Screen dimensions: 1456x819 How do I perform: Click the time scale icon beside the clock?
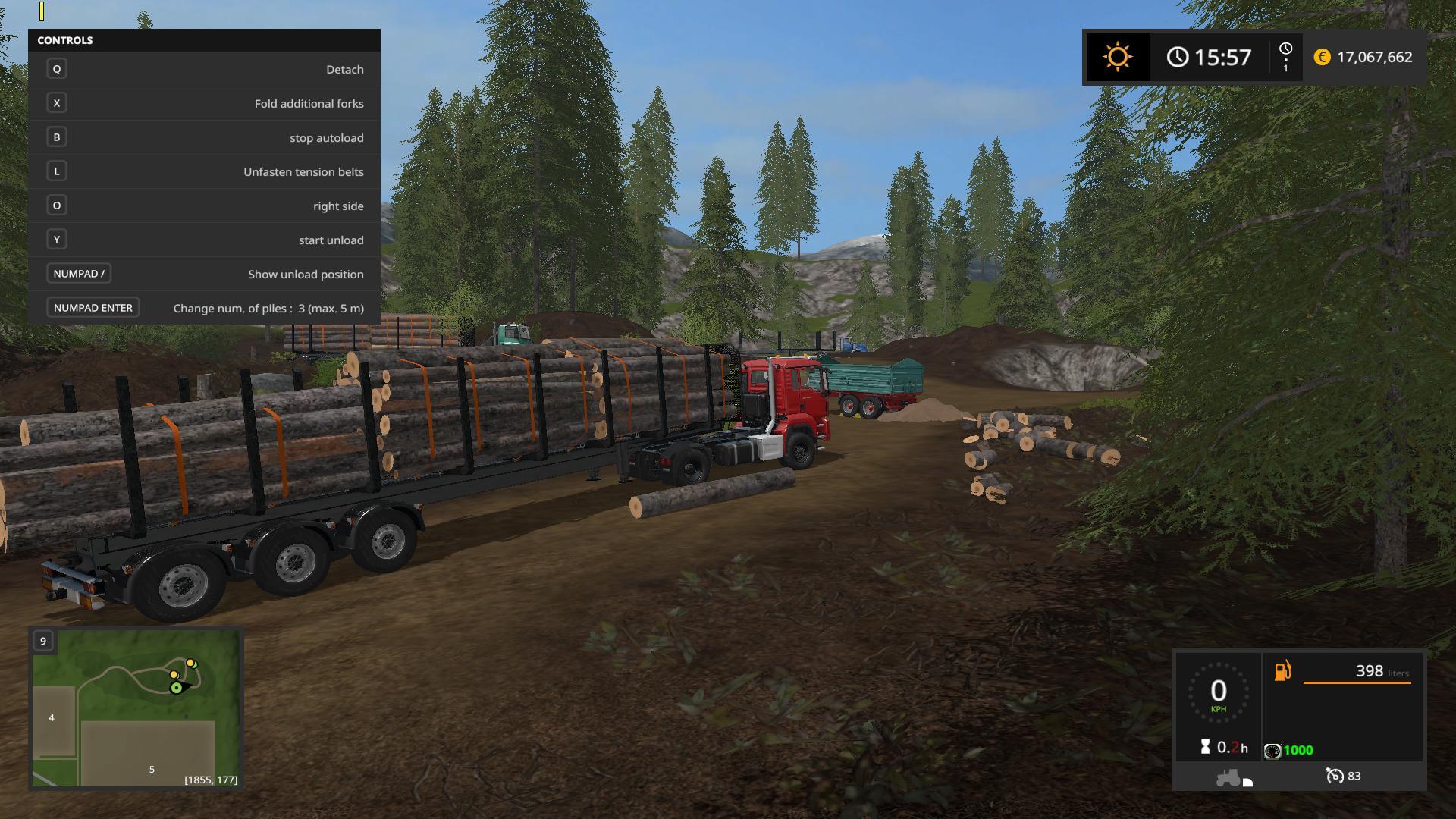coord(1285,57)
